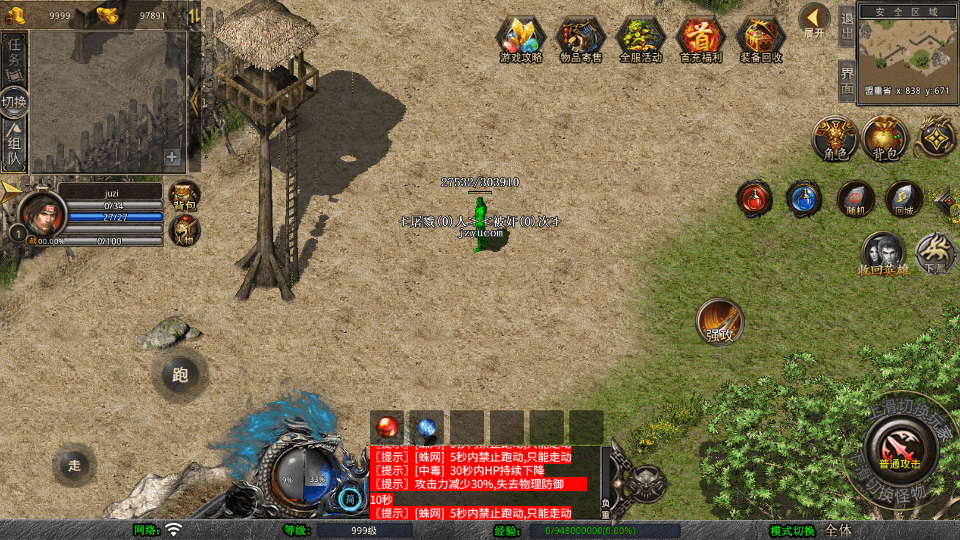Image resolution: width=960 pixels, height=540 pixels.
Task: Open the 首充福利 first-recharge bonus icon
Action: [x=700, y=39]
